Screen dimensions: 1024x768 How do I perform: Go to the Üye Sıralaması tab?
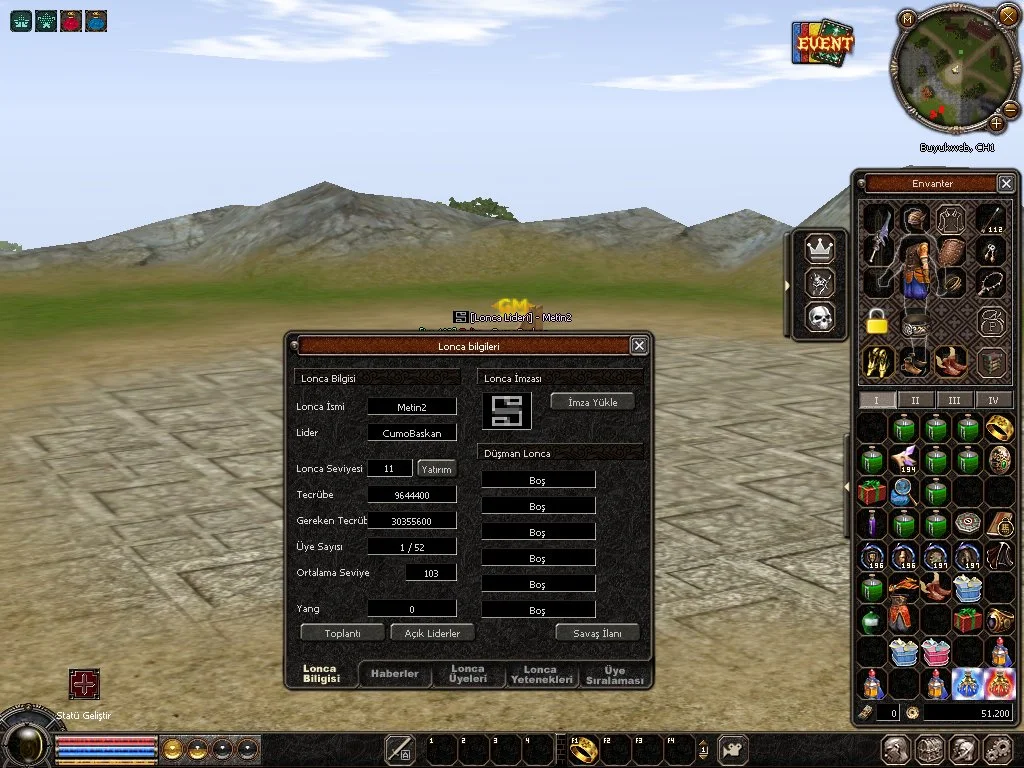[x=614, y=674]
